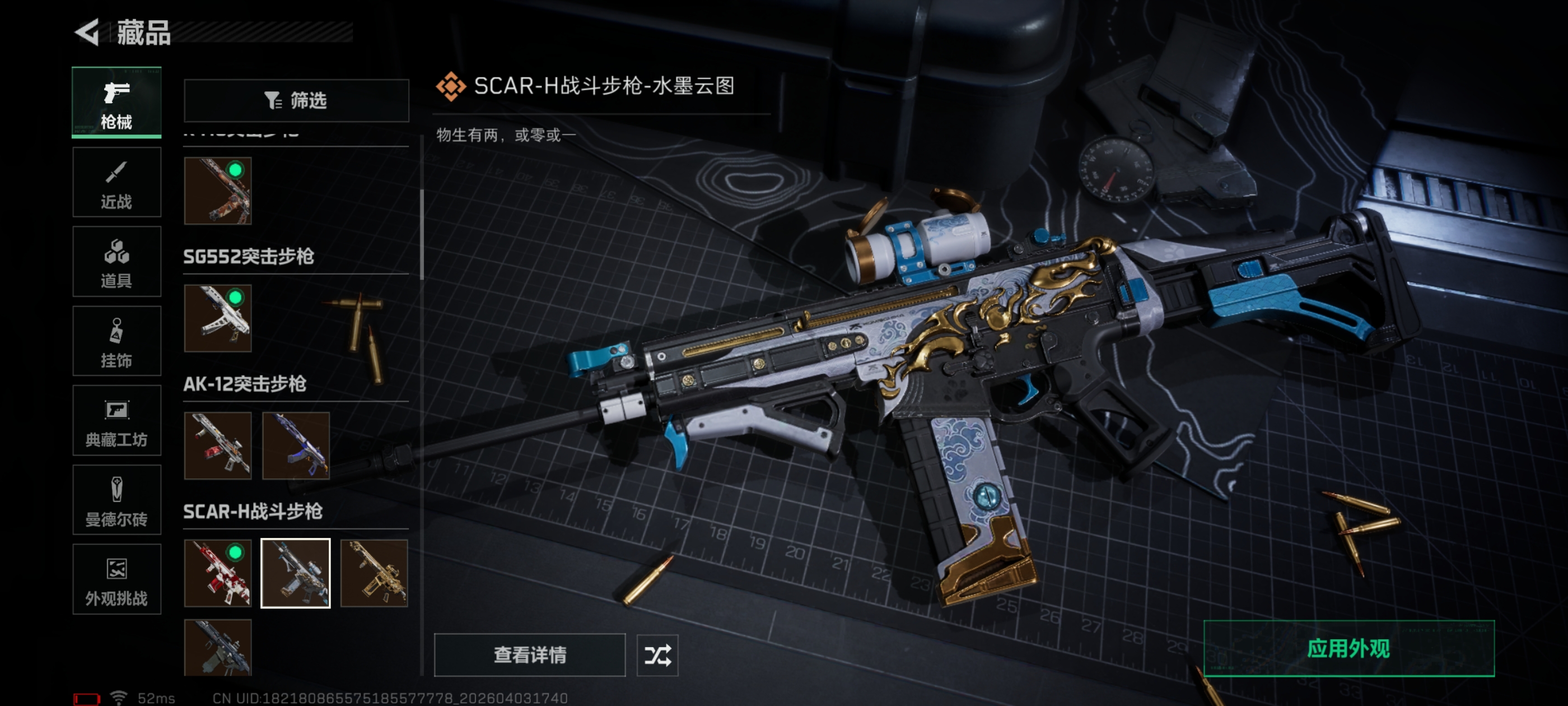Apply the skin with 应用外观

(x=1348, y=649)
